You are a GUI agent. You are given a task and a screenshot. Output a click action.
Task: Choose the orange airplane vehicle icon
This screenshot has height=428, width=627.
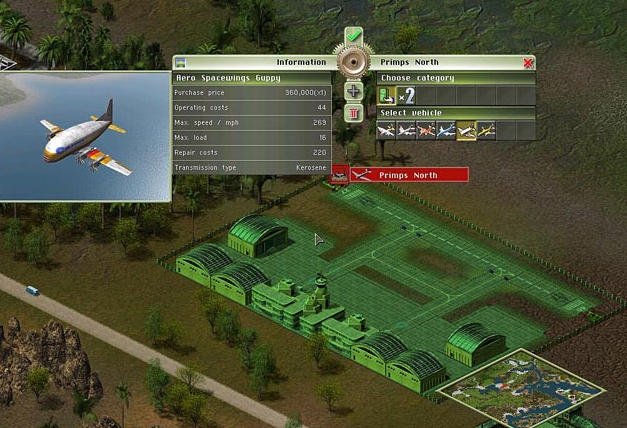coord(427,130)
